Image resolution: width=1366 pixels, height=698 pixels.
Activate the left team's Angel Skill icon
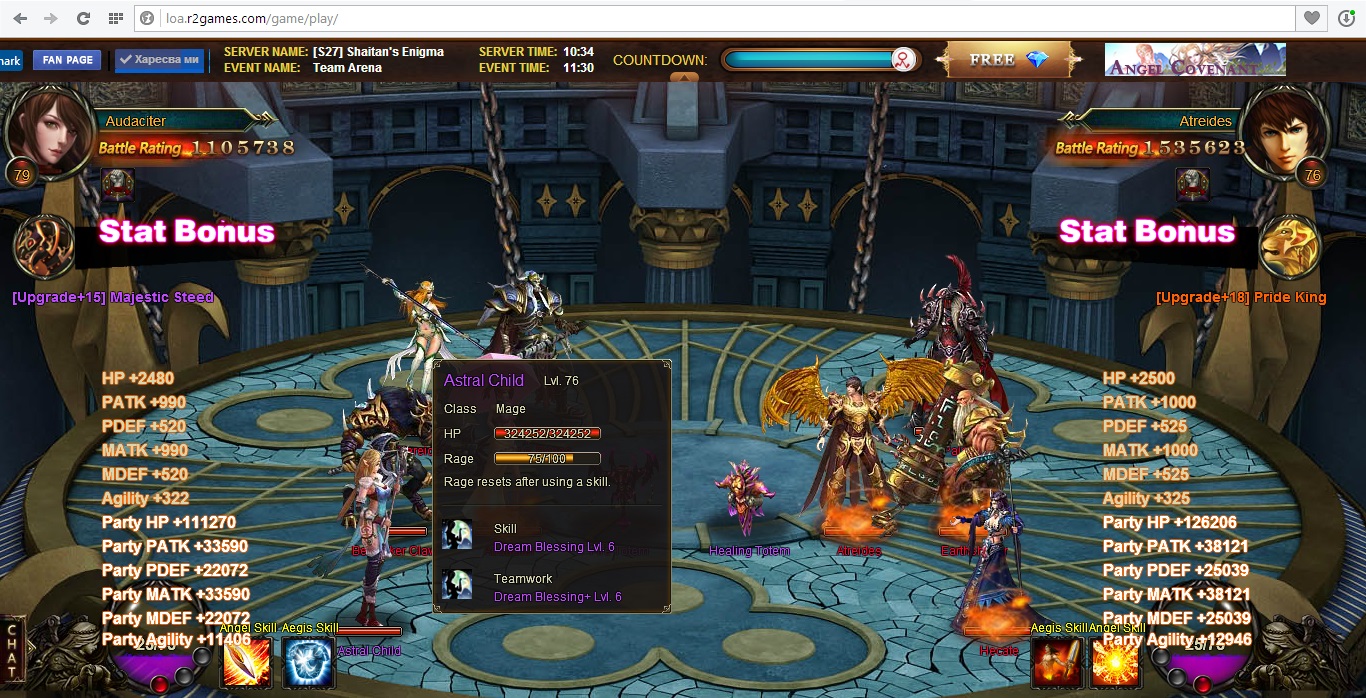pos(246,662)
